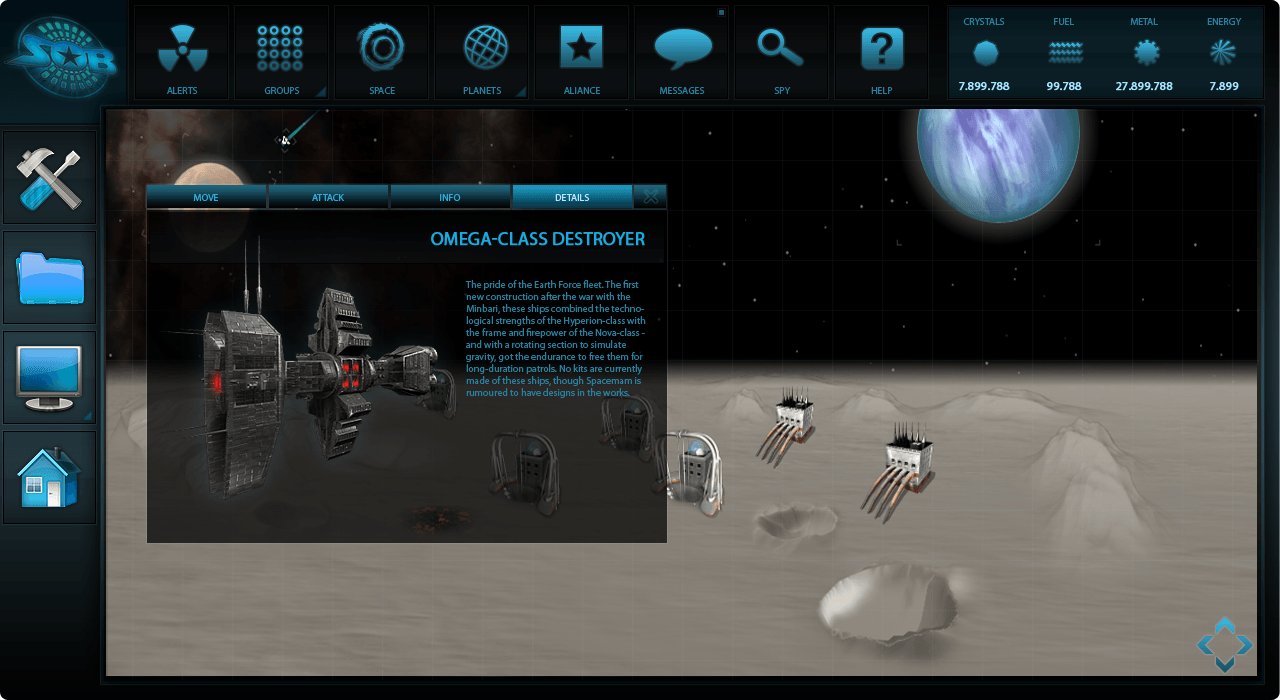Switch to the Info tab

[x=450, y=197]
